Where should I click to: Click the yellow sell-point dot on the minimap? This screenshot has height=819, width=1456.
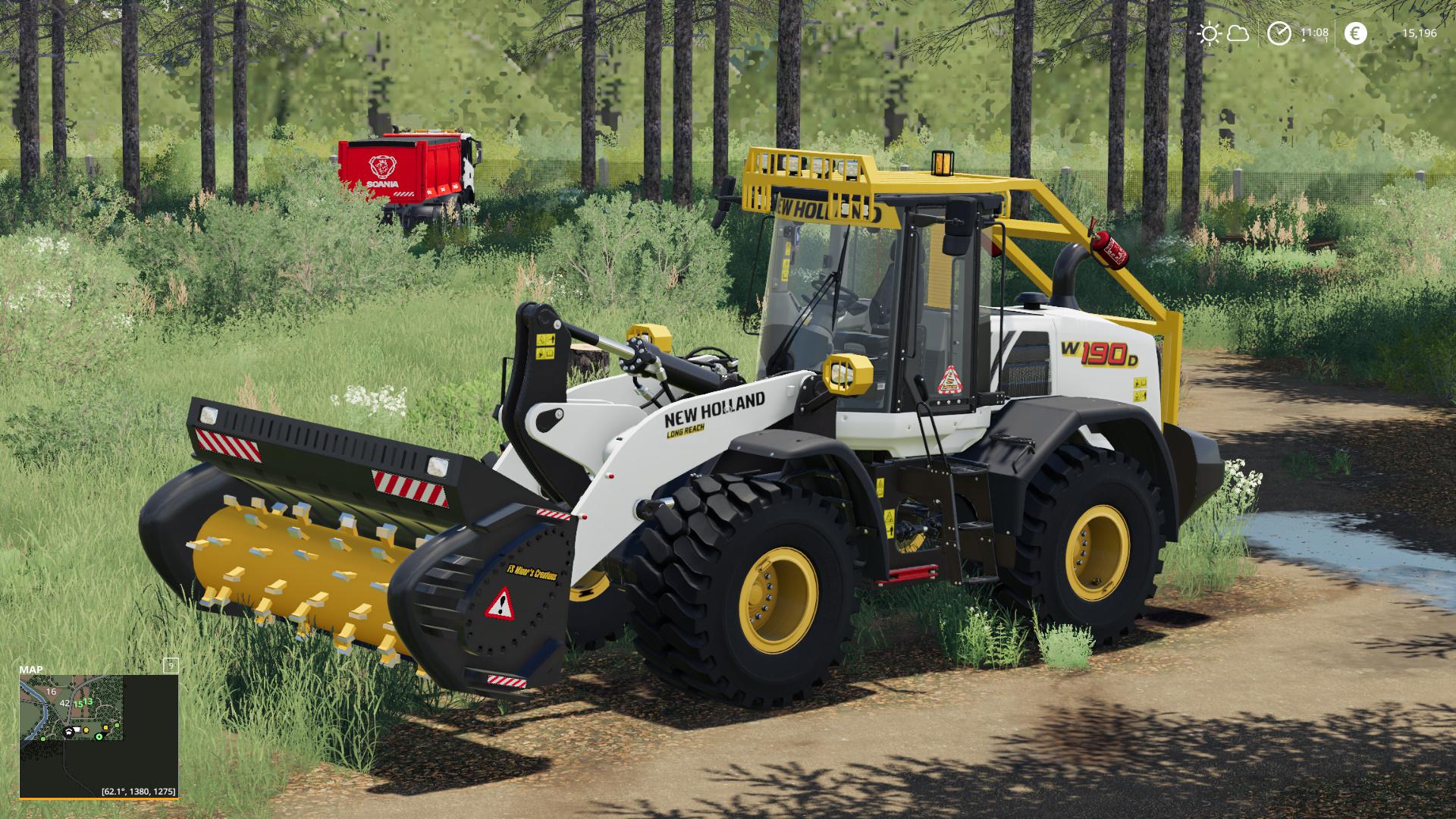click(x=86, y=730)
